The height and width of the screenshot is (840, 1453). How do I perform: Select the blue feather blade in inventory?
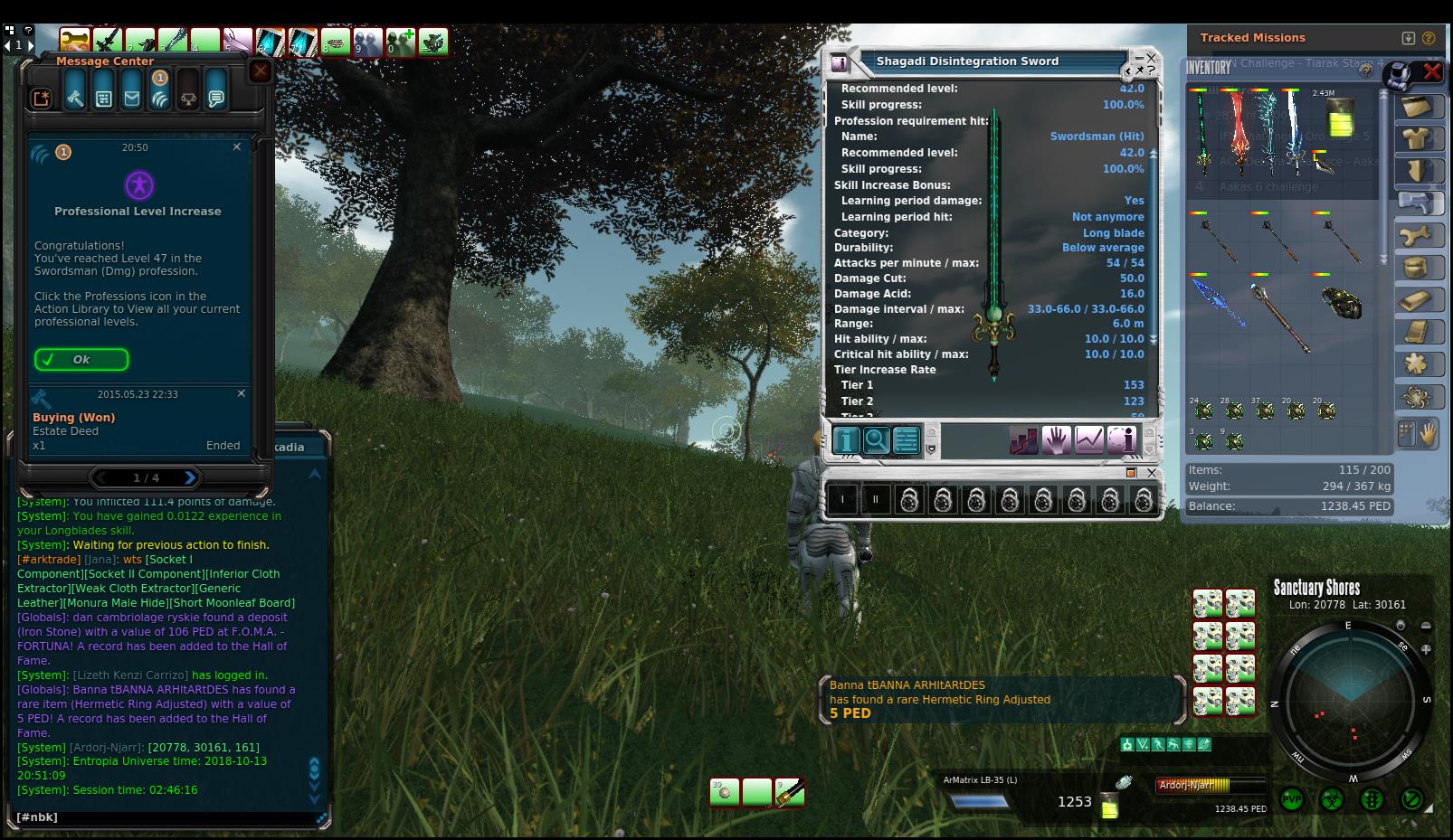1218,302
